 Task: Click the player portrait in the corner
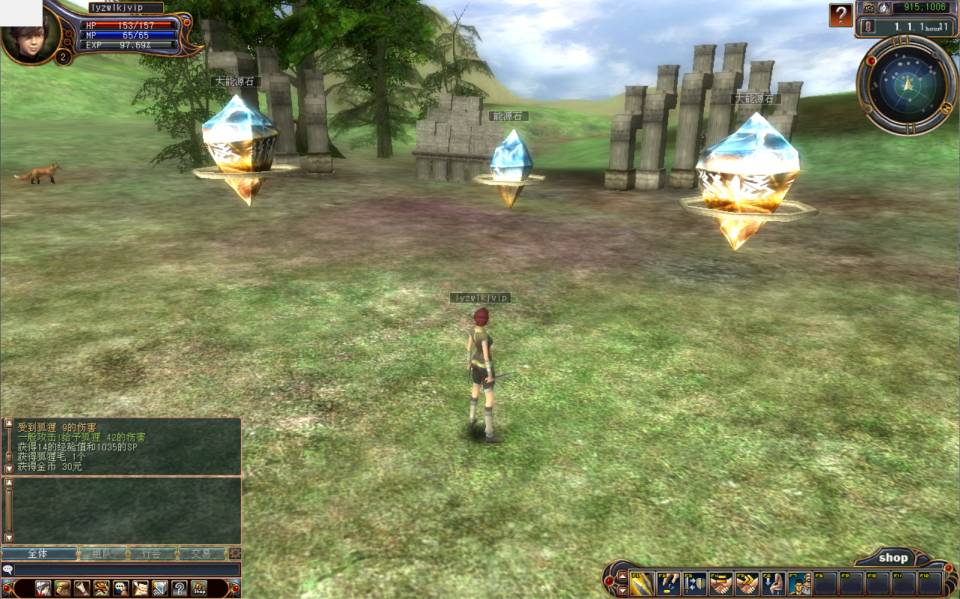(22, 38)
